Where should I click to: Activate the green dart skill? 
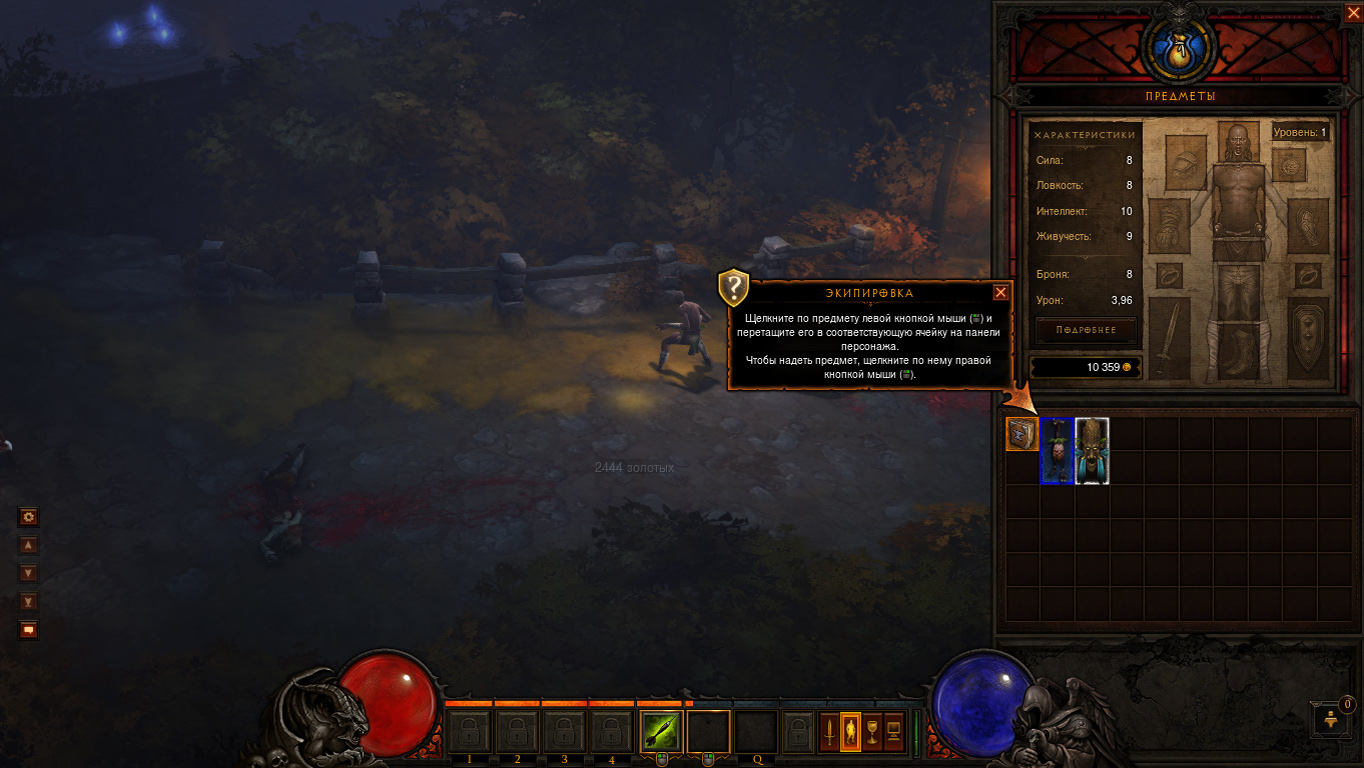coord(661,732)
